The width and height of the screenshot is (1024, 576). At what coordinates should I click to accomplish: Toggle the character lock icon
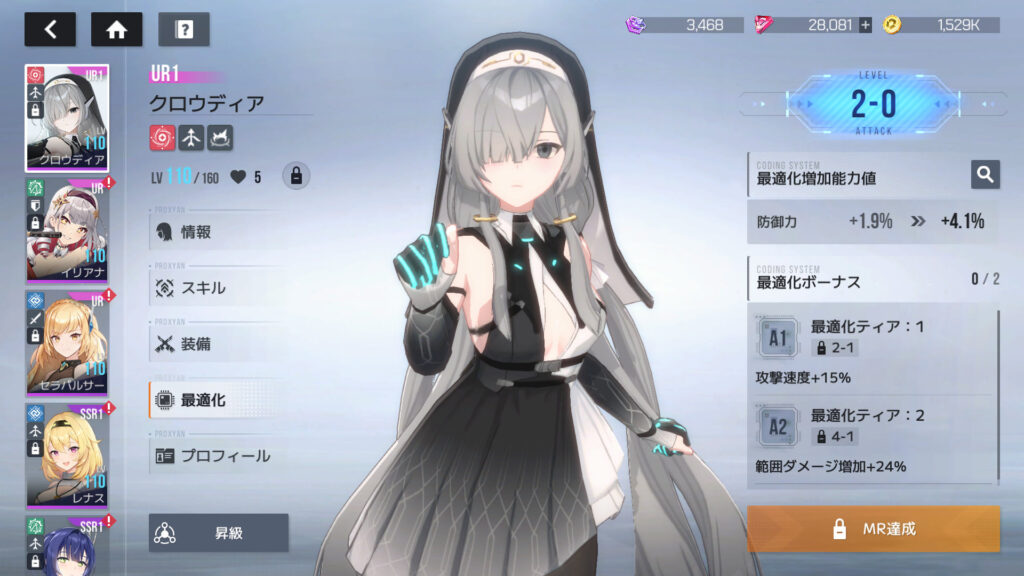pos(295,176)
